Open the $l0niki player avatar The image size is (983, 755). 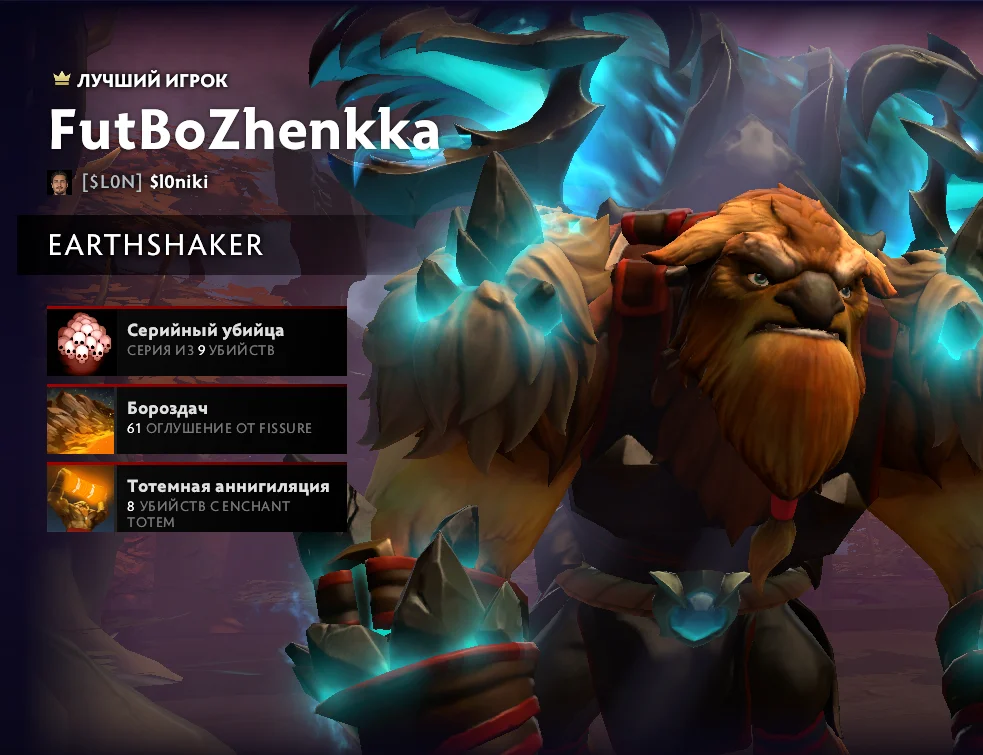click(x=59, y=182)
